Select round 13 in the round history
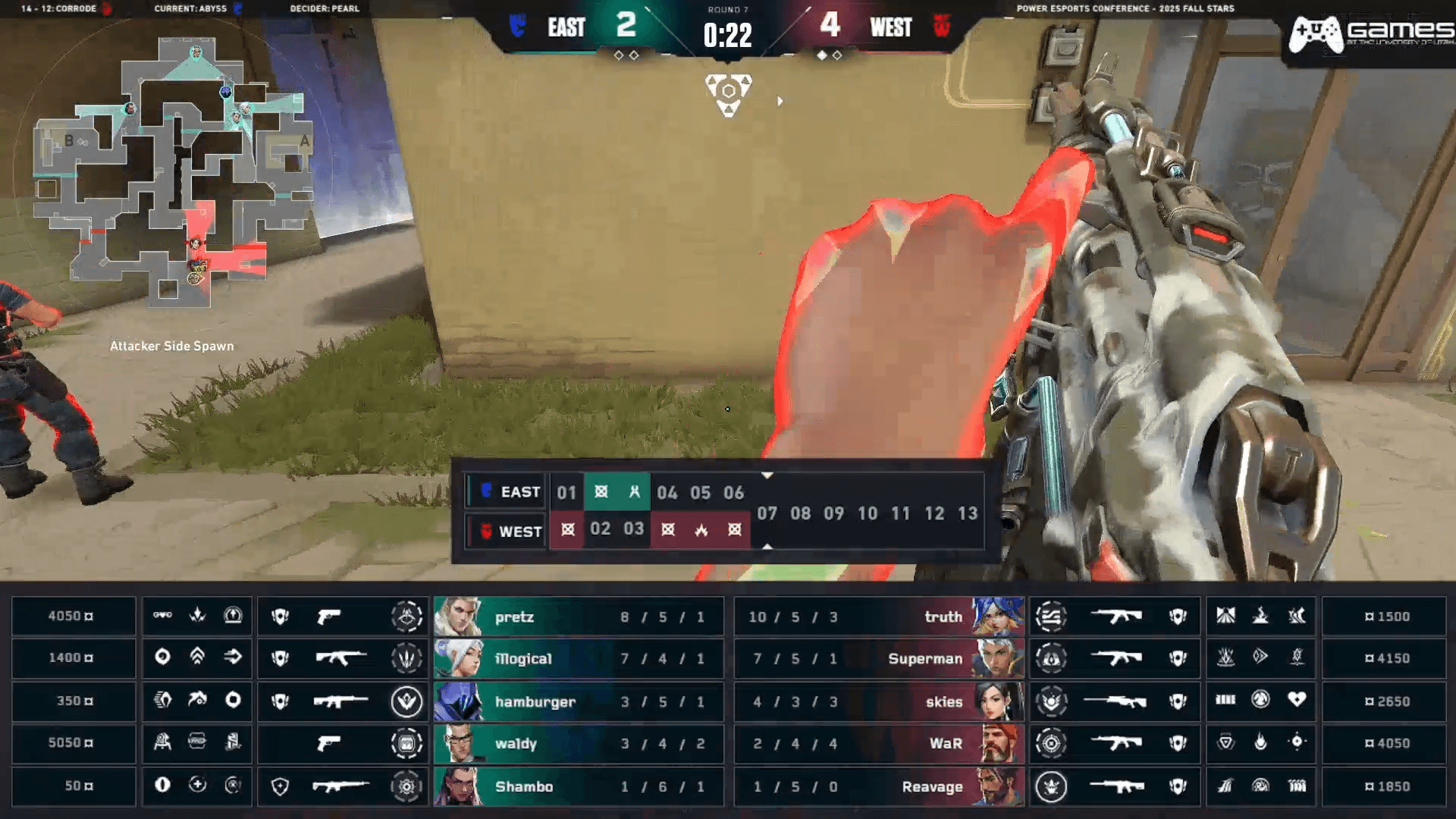 coord(968,513)
